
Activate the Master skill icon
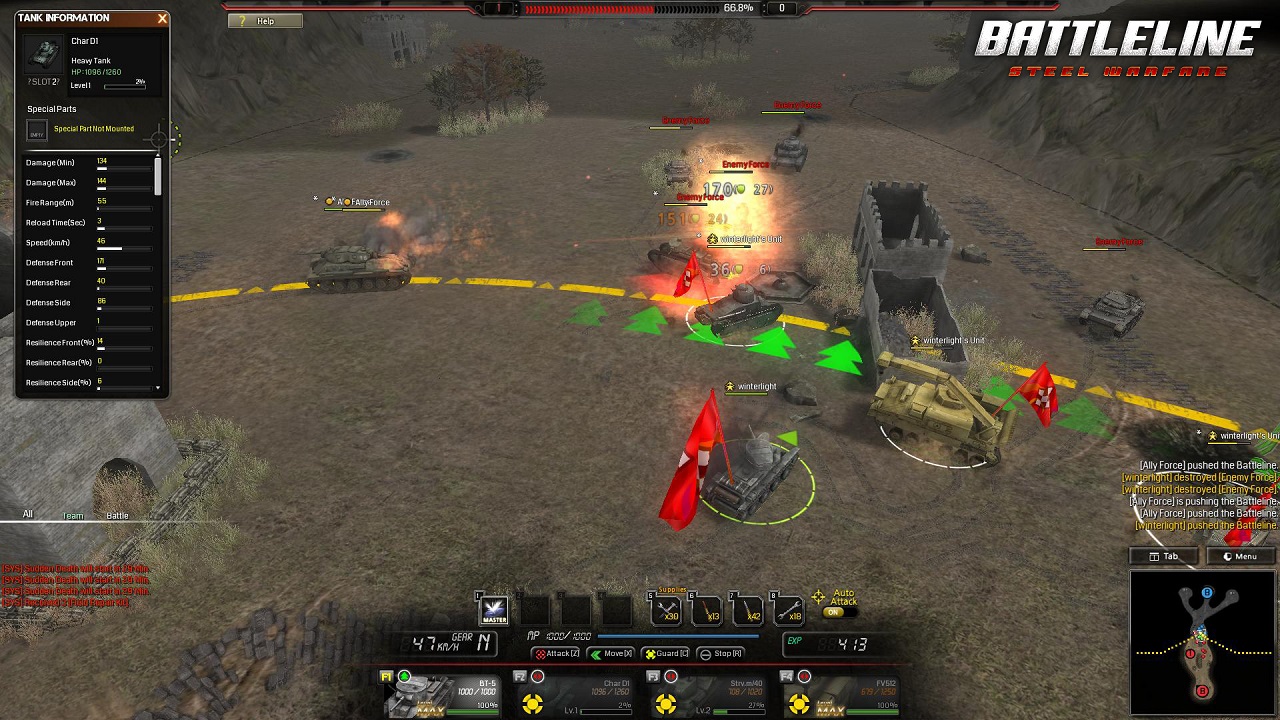pyautogui.click(x=494, y=609)
